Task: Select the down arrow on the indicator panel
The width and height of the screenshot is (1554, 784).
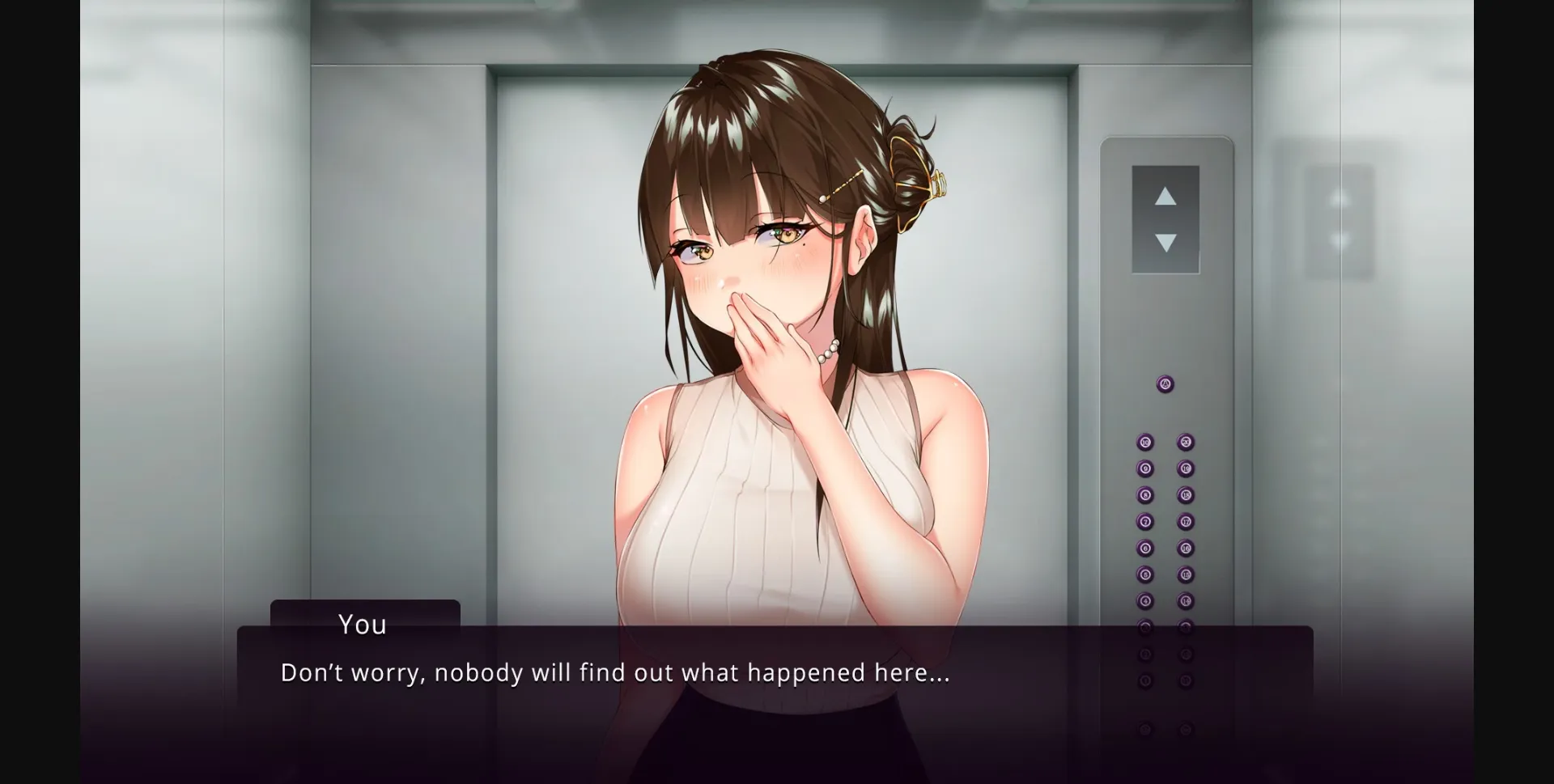Action: tap(1165, 240)
